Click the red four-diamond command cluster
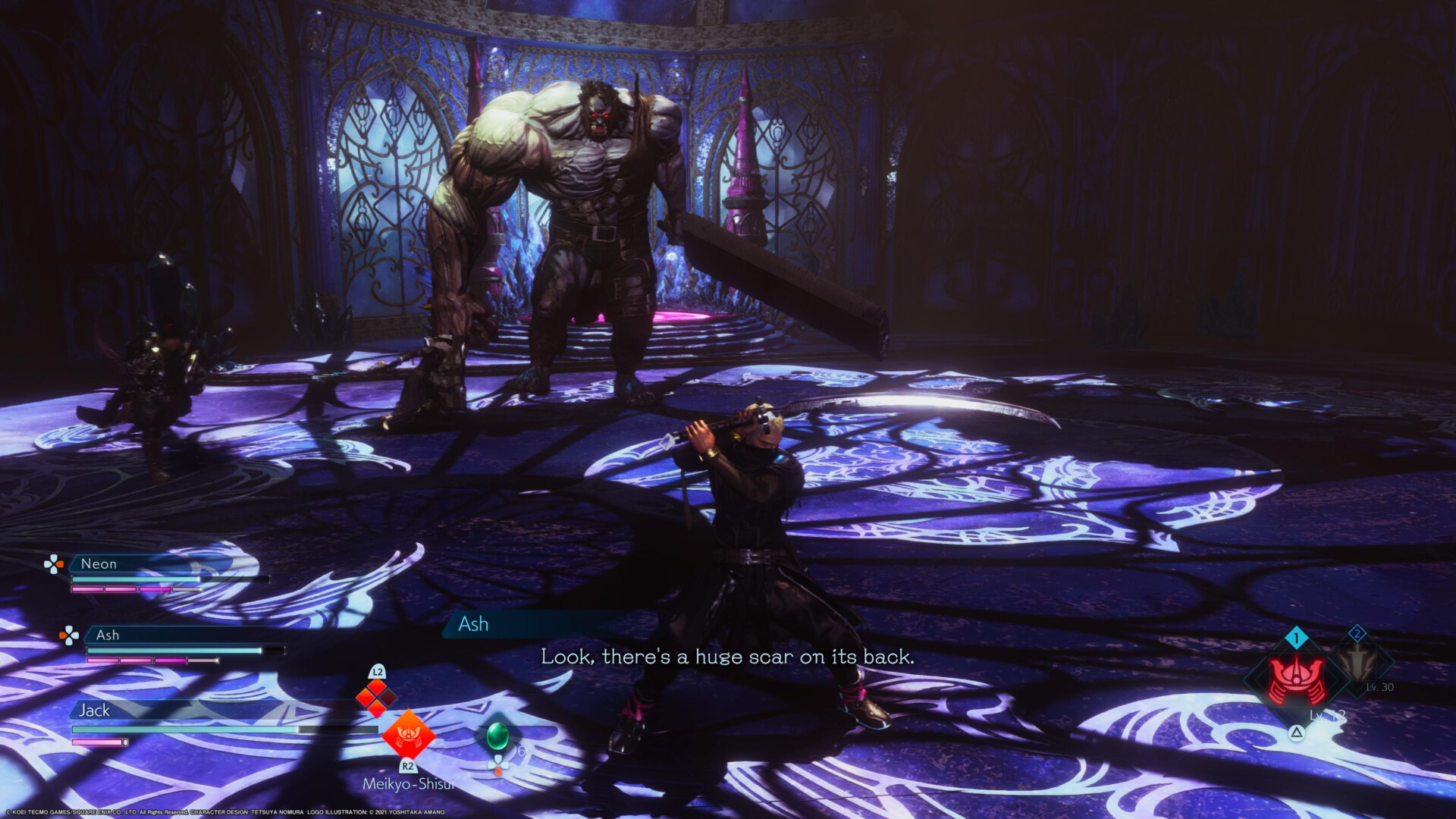The image size is (1456, 819). click(377, 697)
